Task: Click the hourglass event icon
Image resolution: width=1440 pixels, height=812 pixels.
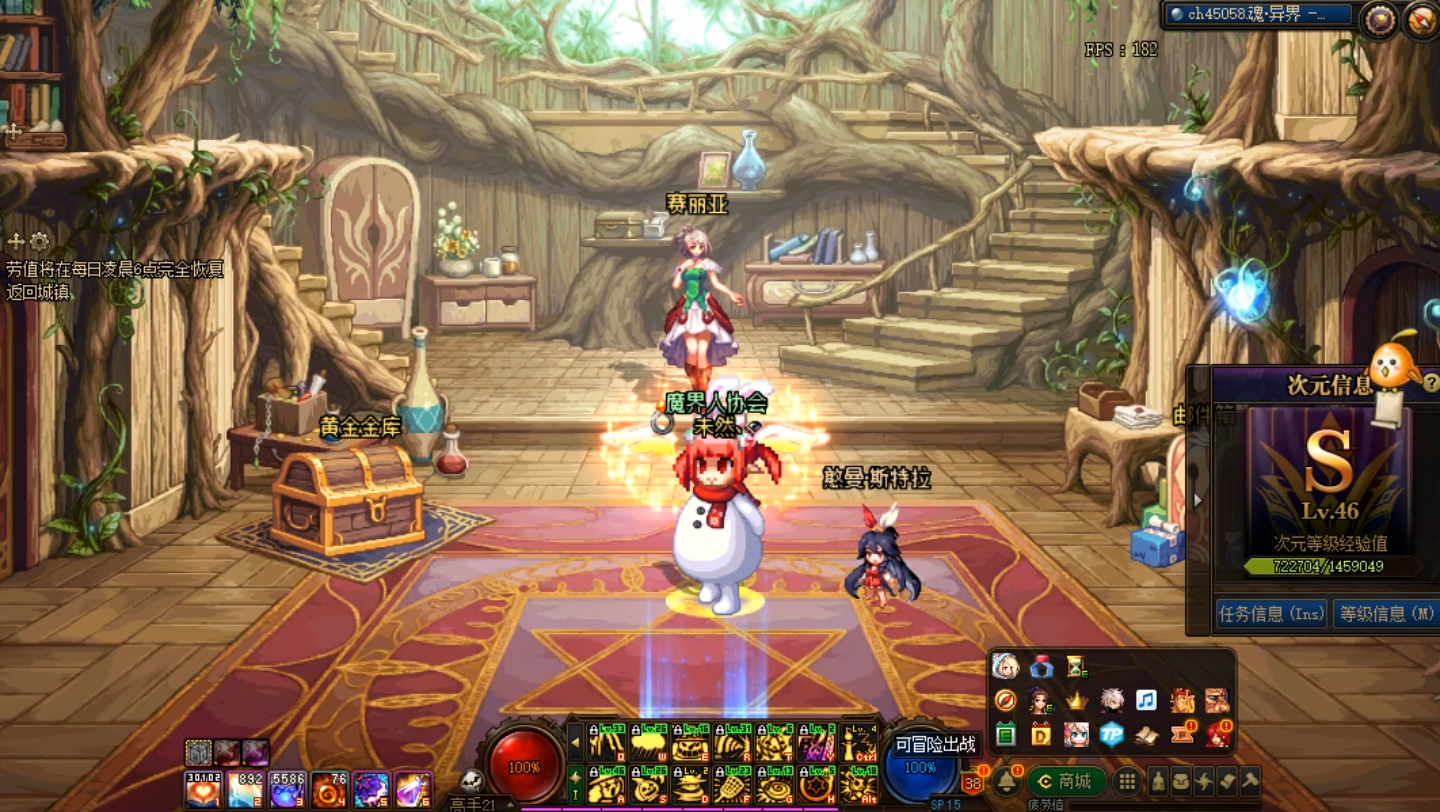Action: [x=1076, y=666]
